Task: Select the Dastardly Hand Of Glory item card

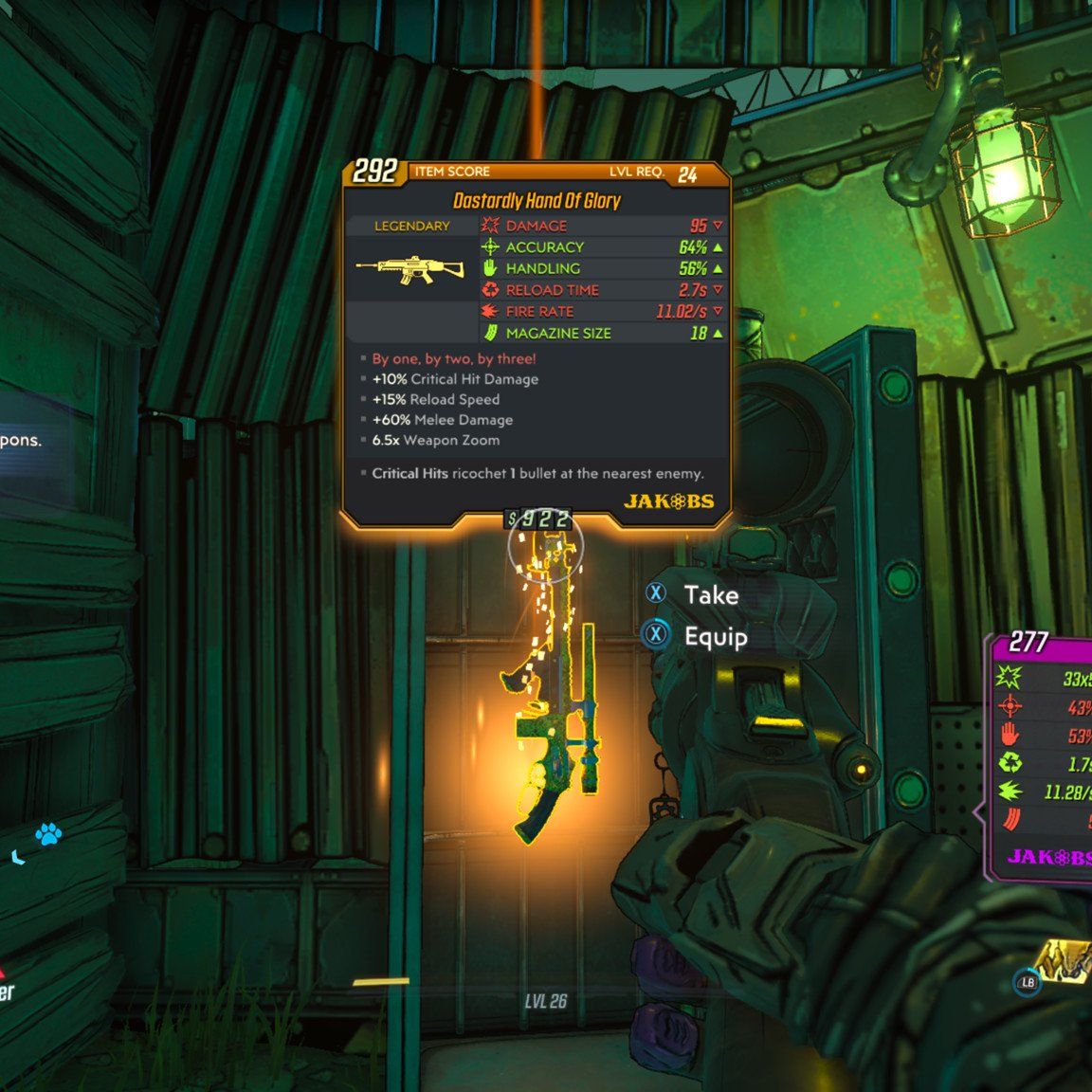Action: [x=537, y=343]
